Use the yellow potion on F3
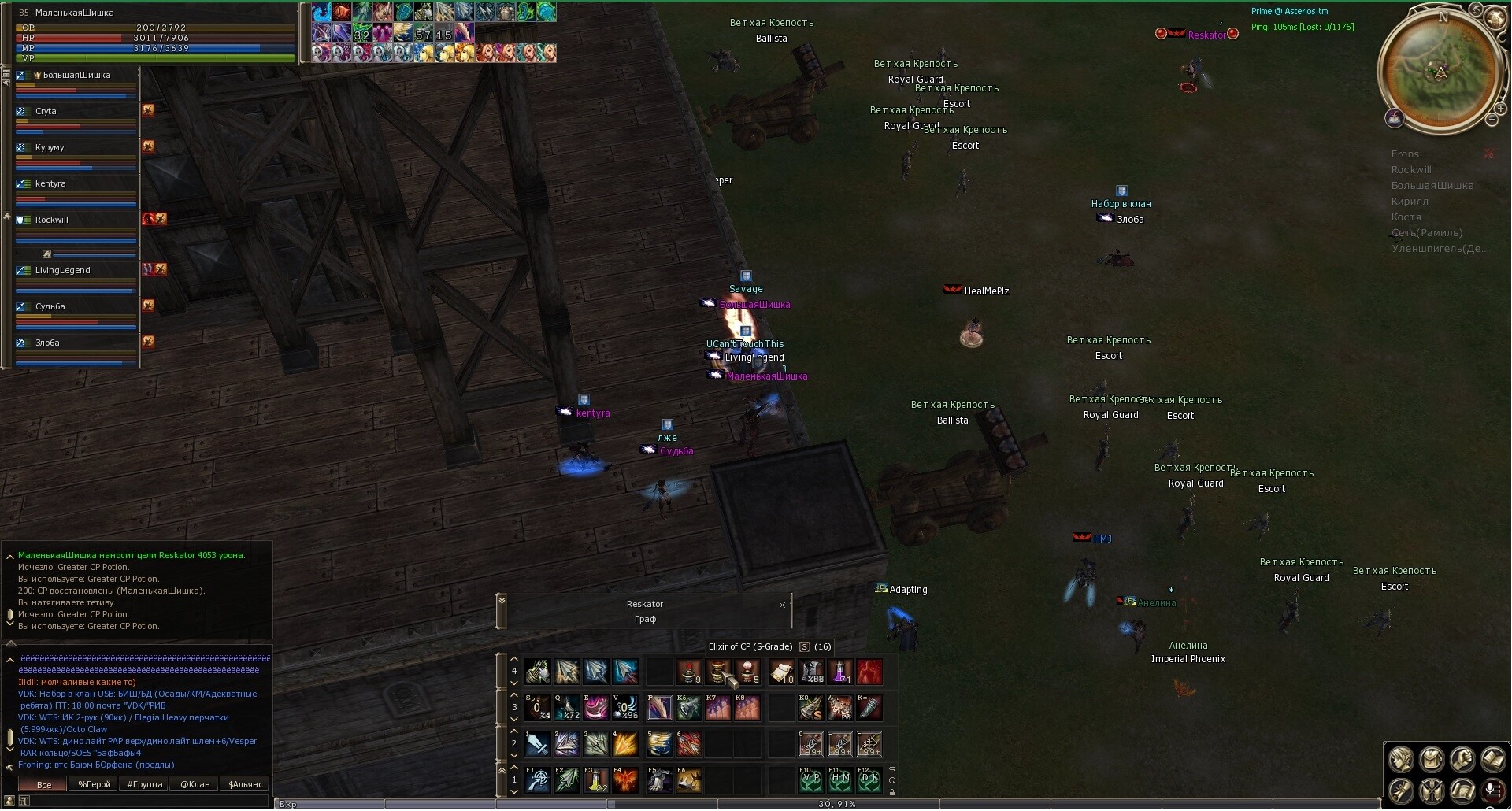The height and width of the screenshot is (811, 1512). (x=596, y=780)
